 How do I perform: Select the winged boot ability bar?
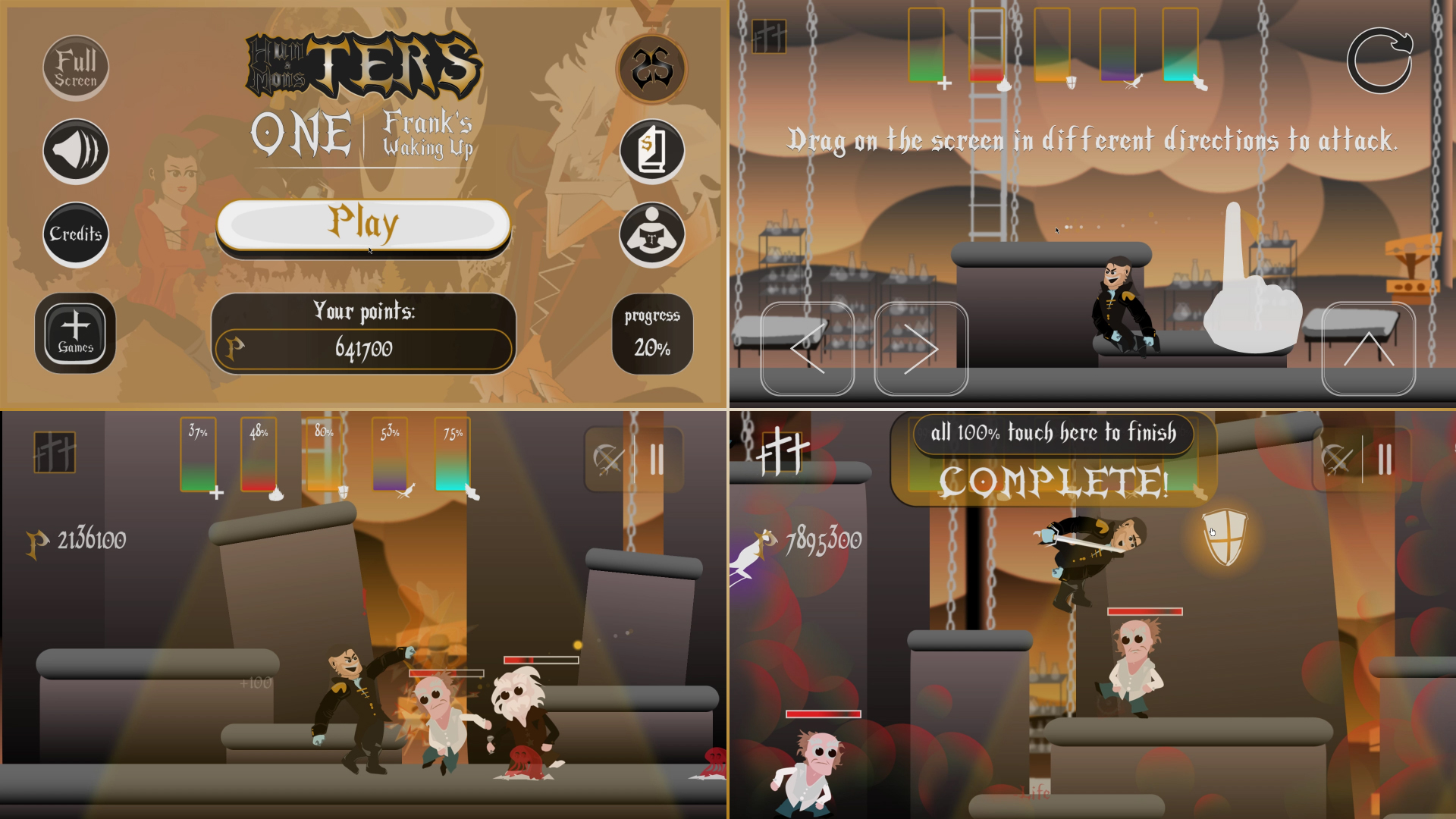tap(453, 455)
